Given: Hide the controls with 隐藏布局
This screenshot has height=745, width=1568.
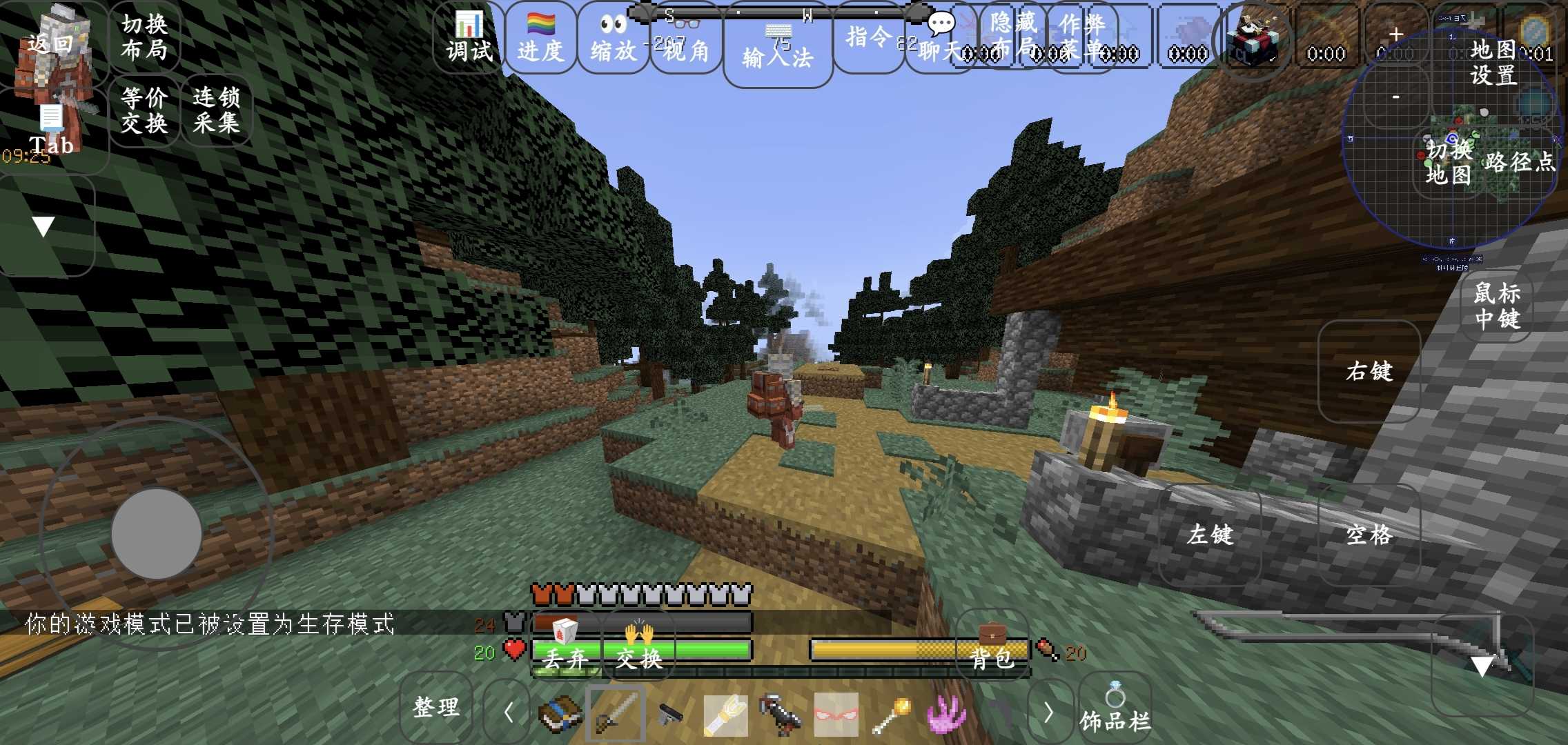Looking at the screenshot, I should [x=1012, y=36].
